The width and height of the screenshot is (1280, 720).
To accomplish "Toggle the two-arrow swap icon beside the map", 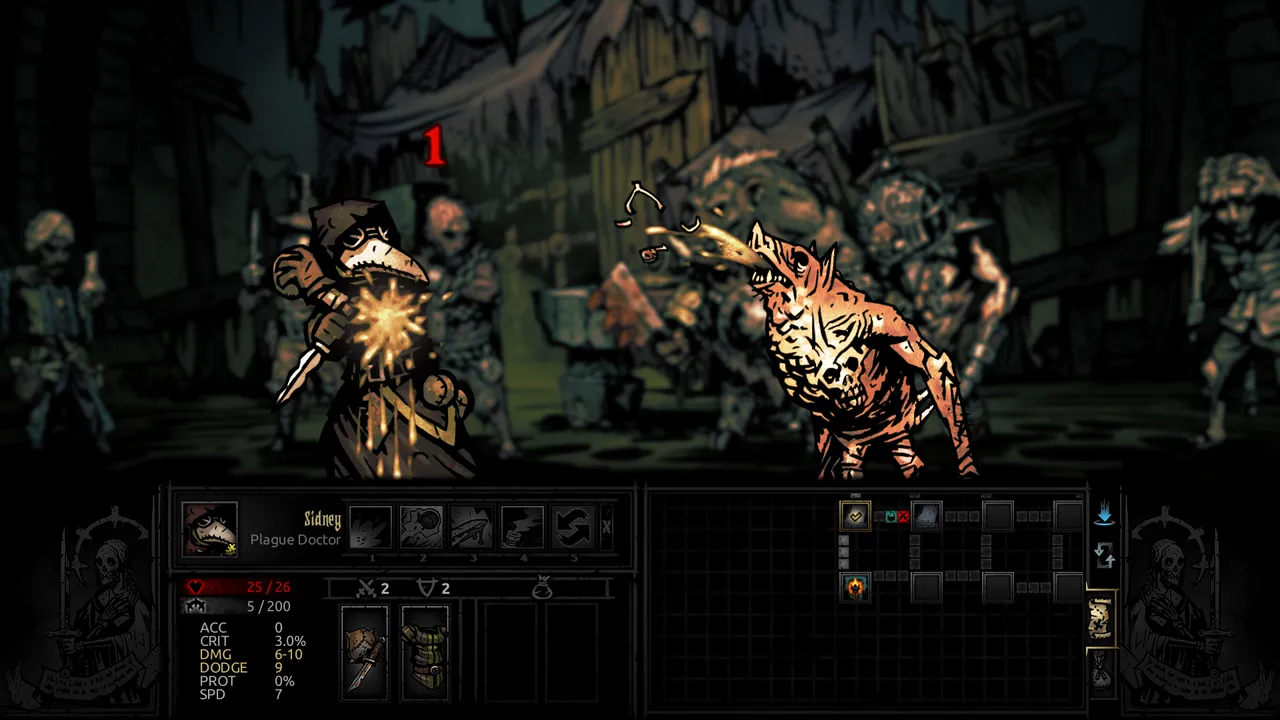I will pyautogui.click(x=1104, y=554).
